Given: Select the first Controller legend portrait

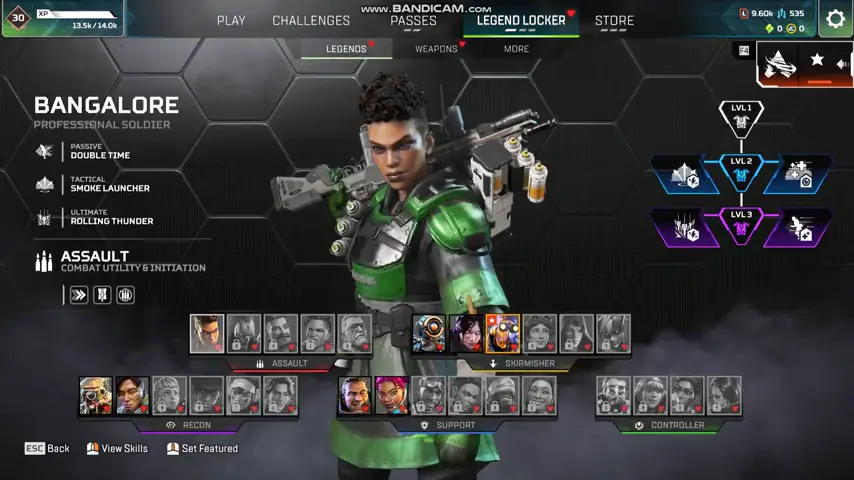Looking at the screenshot, I should click(613, 396).
